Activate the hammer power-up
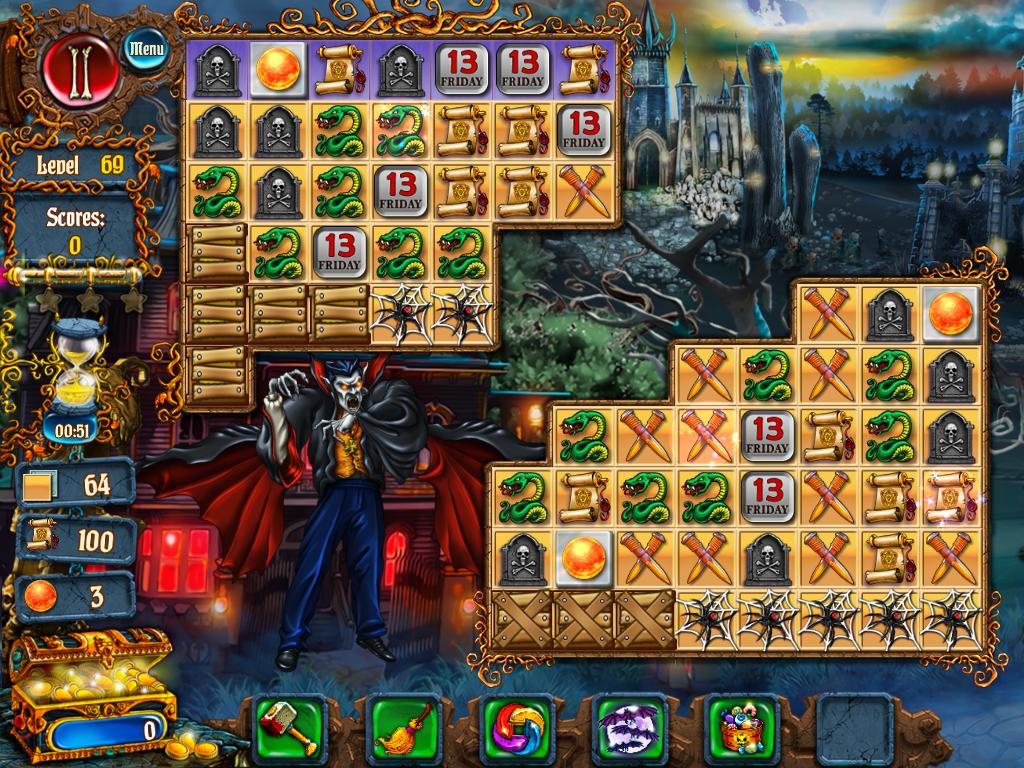1024x768 pixels. [283, 726]
